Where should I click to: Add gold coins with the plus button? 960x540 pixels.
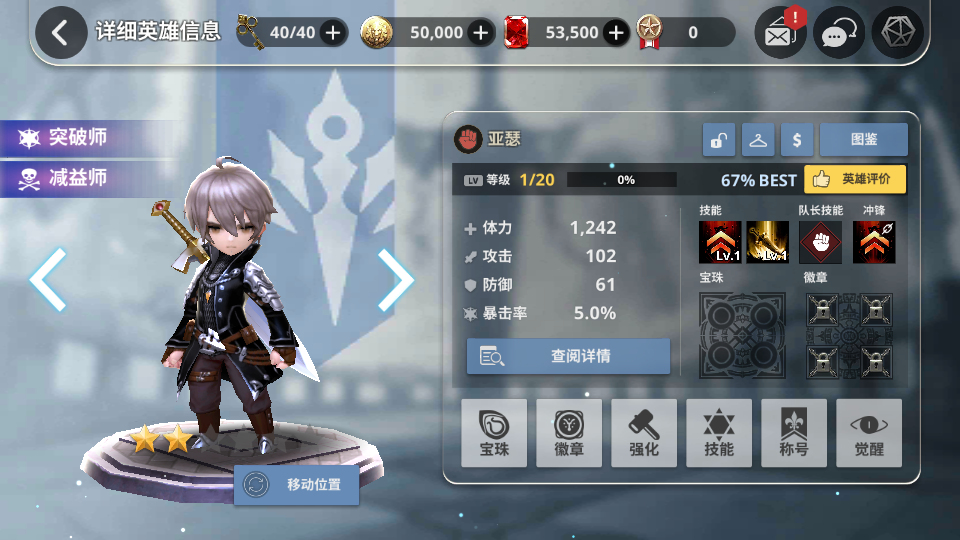pos(482,33)
